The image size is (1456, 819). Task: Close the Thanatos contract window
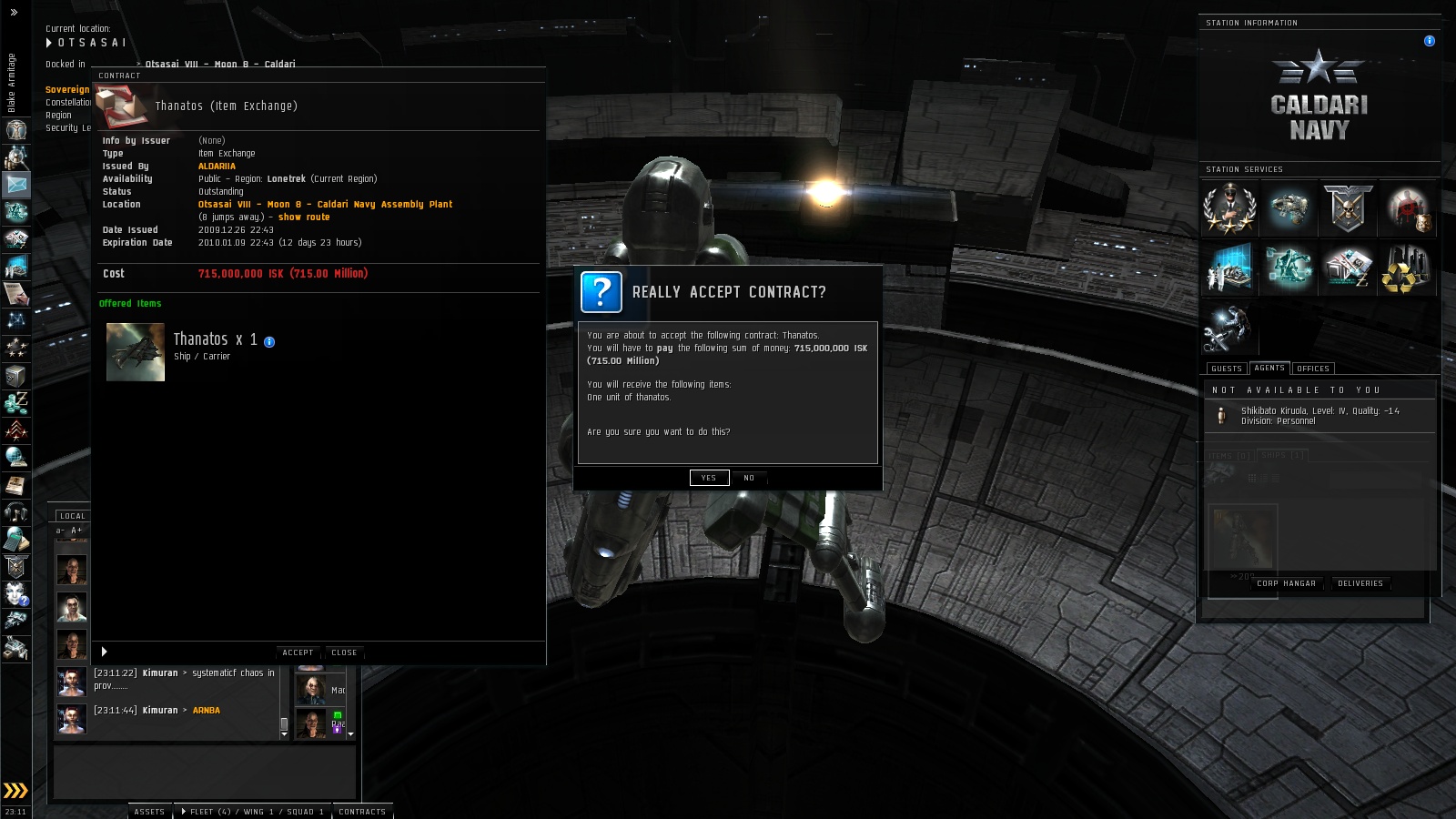(344, 652)
